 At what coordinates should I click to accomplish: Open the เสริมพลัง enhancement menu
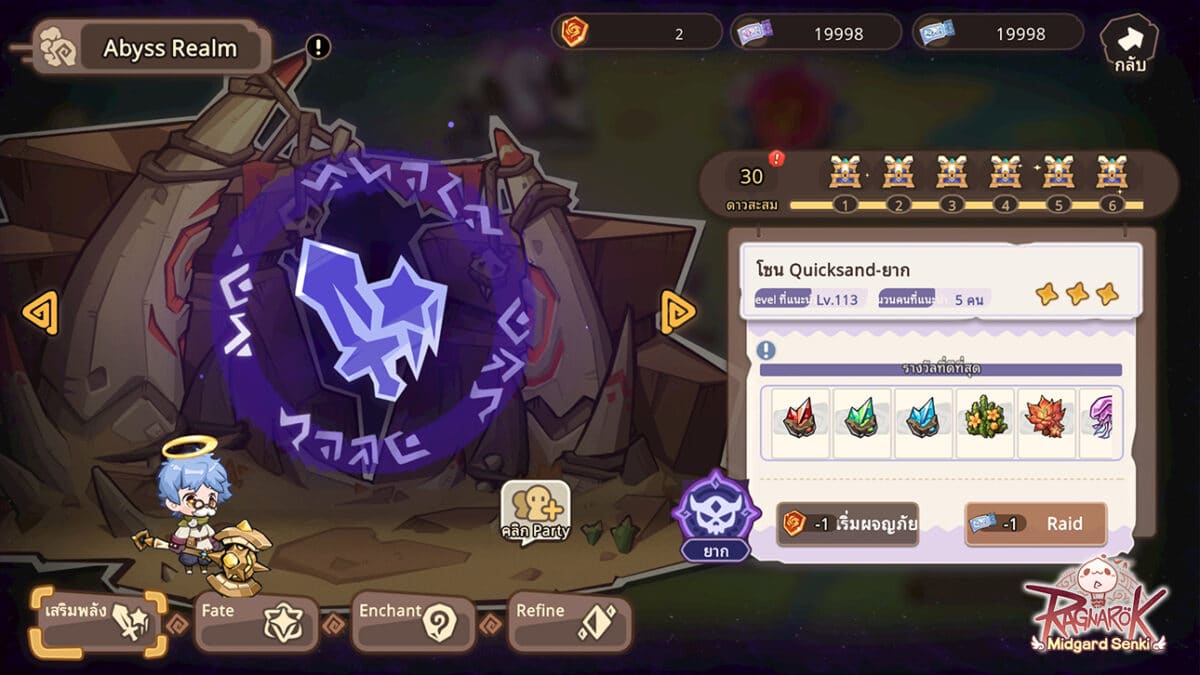98,622
